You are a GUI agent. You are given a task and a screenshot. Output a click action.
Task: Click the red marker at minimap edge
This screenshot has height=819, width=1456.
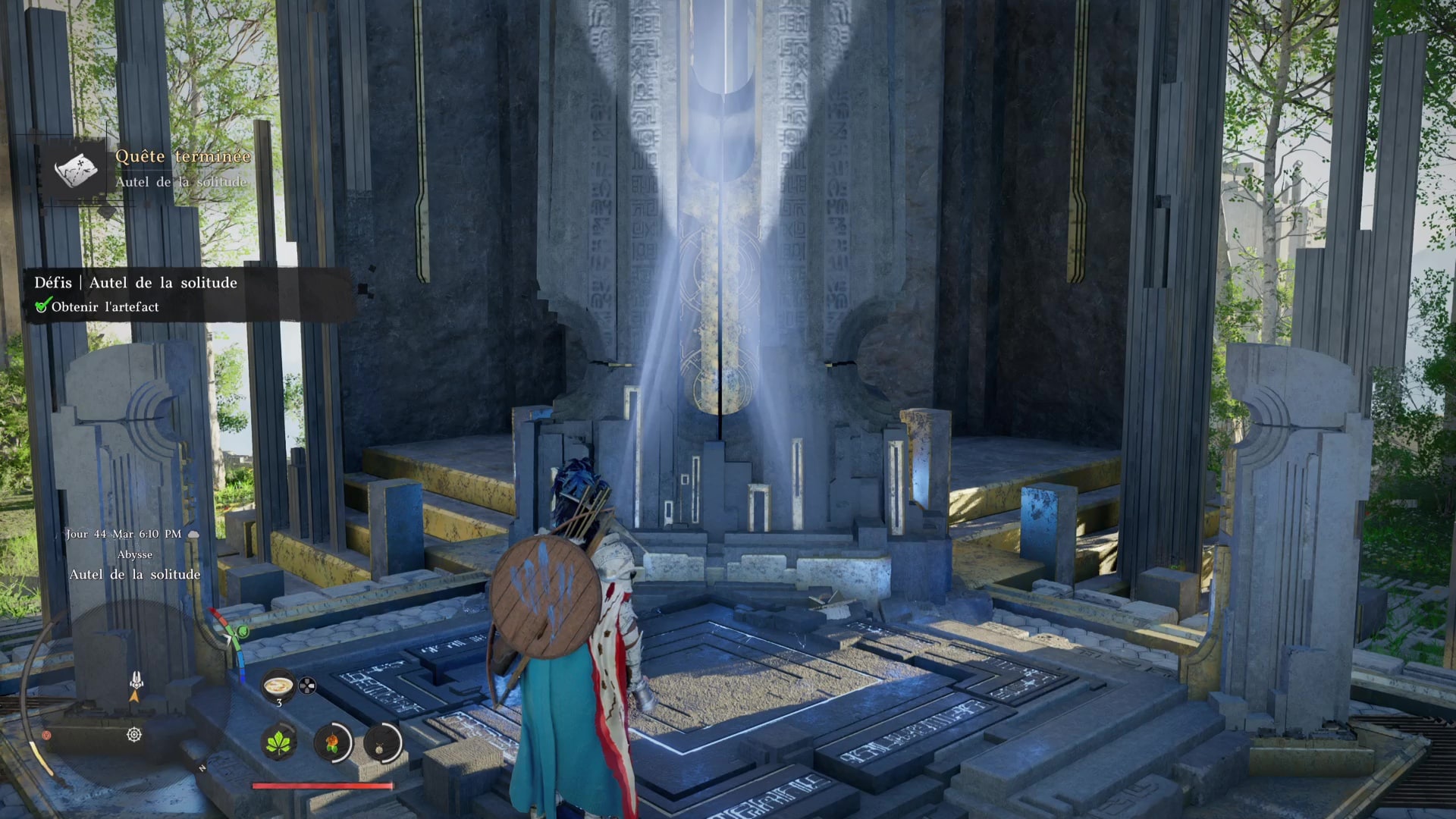(x=46, y=735)
